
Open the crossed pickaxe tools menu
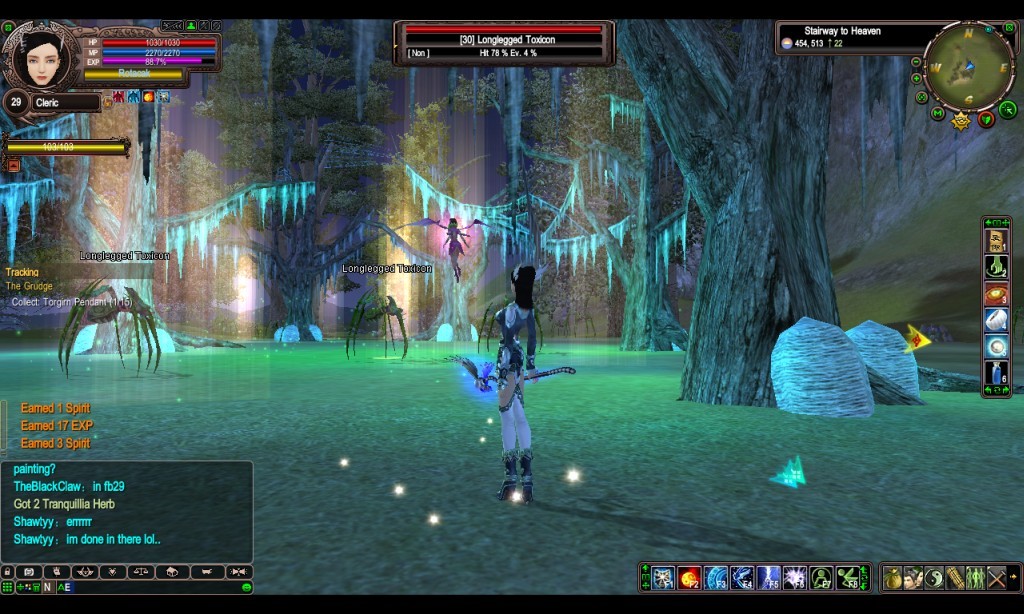997,578
